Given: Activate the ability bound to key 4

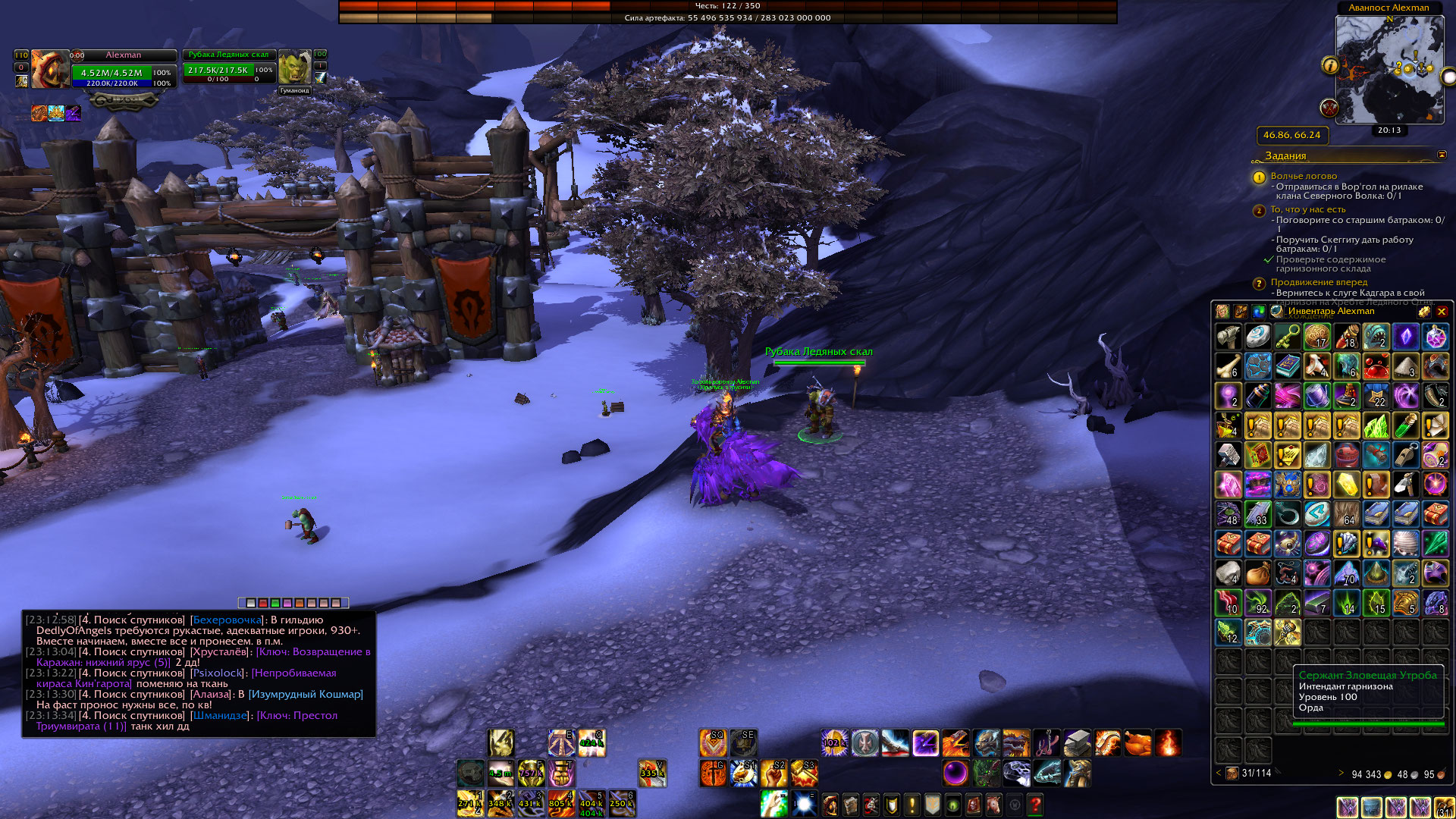Looking at the screenshot, I should (x=561, y=803).
